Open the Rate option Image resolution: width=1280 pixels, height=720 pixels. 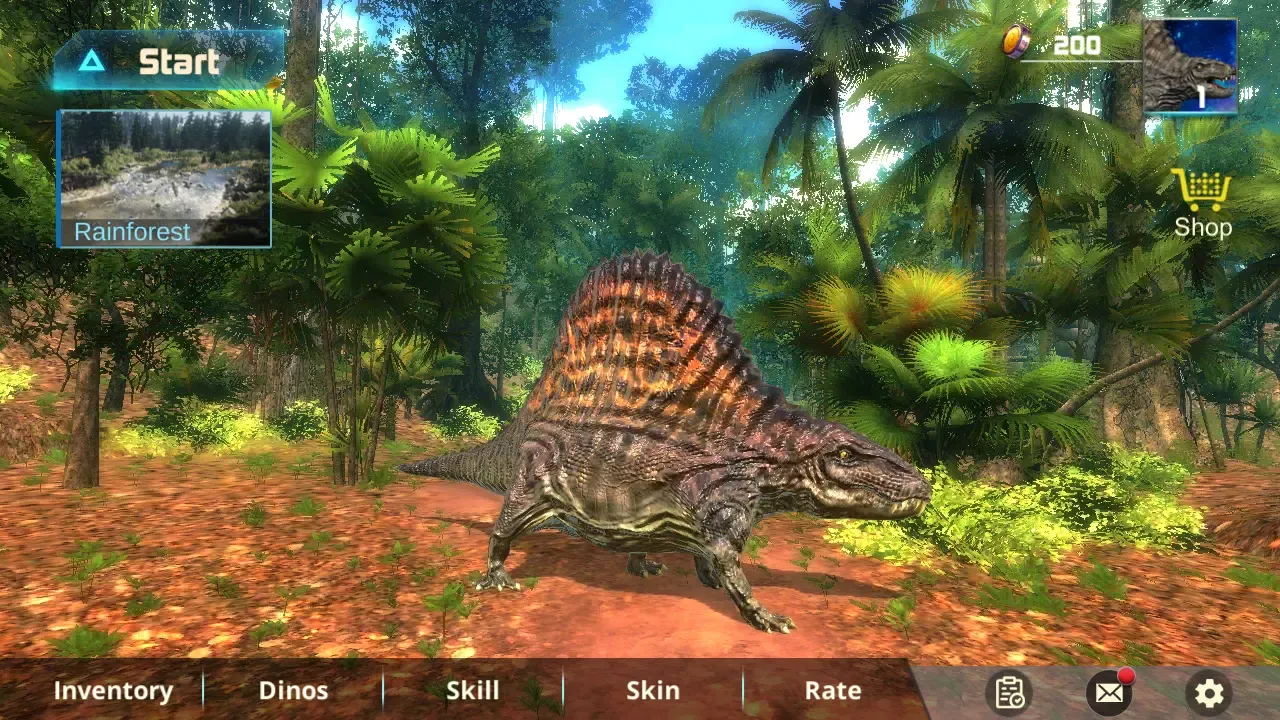833,690
